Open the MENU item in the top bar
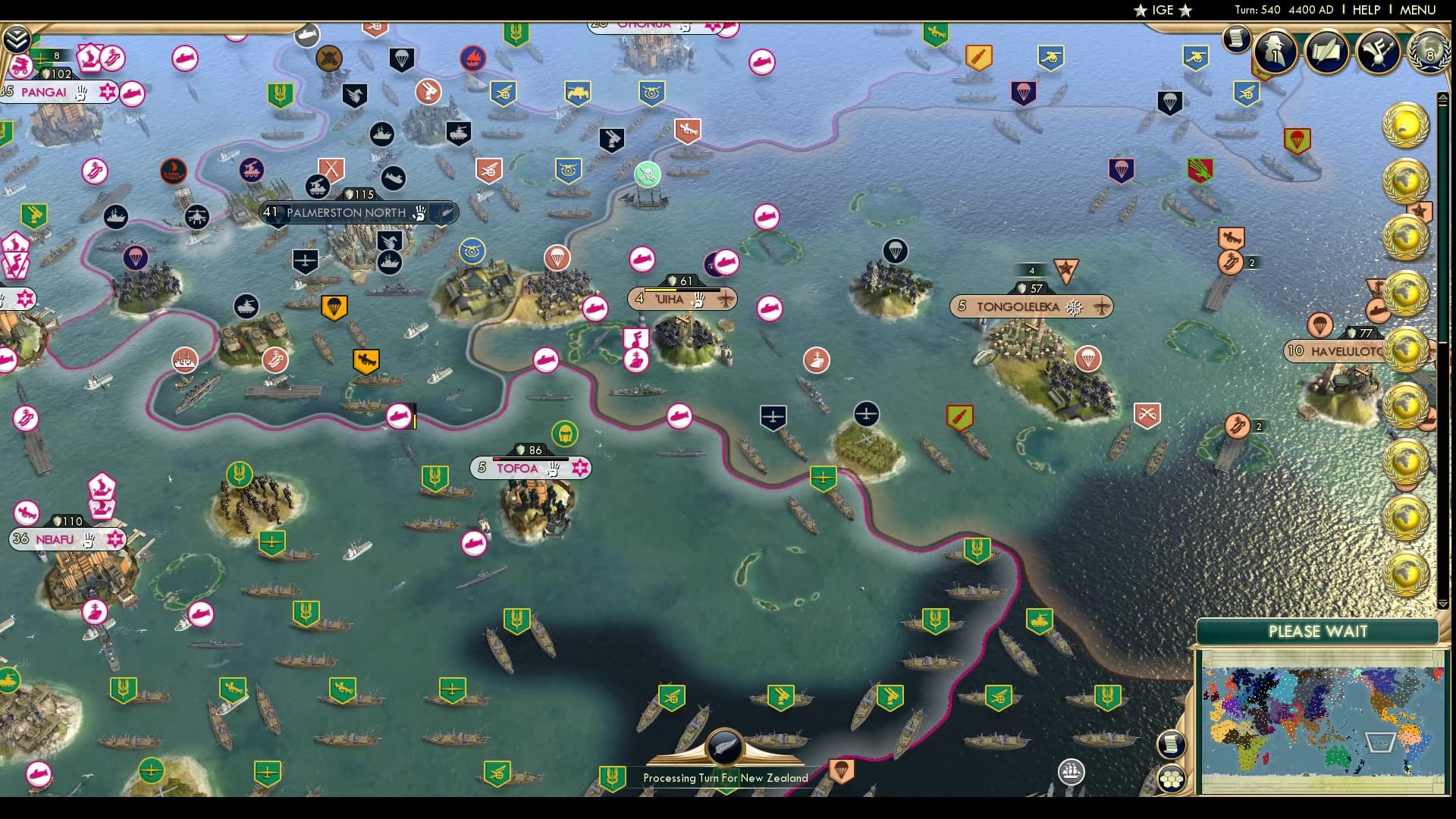 (x=1417, y=10)
